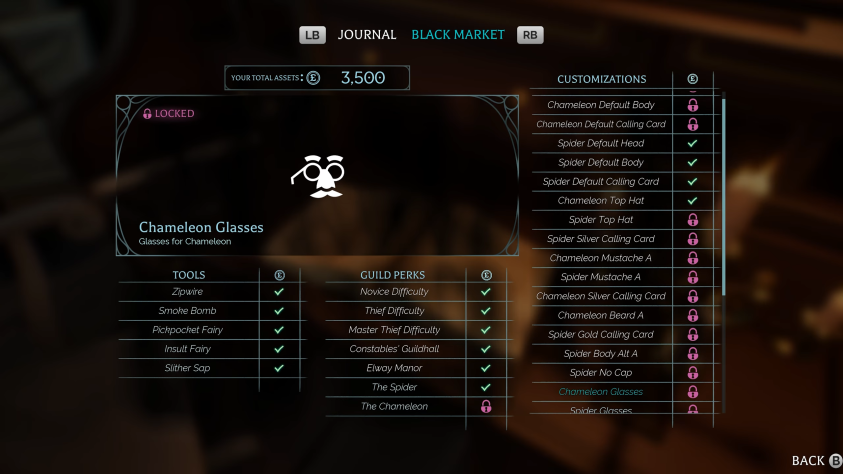Open the Black Market tab
The image size is (843, 474).
click(458, 35)
